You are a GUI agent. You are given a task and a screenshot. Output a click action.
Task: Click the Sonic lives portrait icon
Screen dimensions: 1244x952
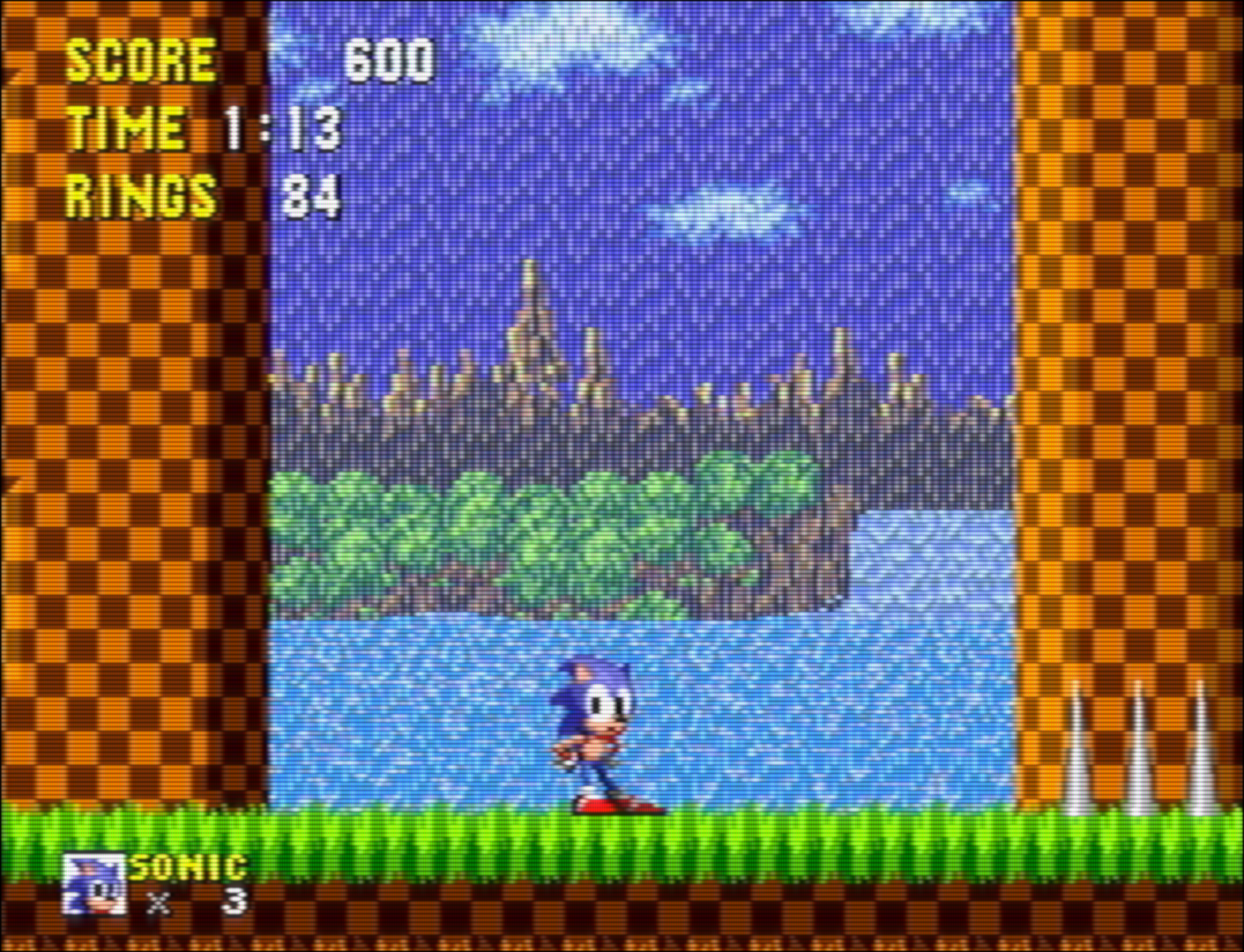tap(94, 884)
